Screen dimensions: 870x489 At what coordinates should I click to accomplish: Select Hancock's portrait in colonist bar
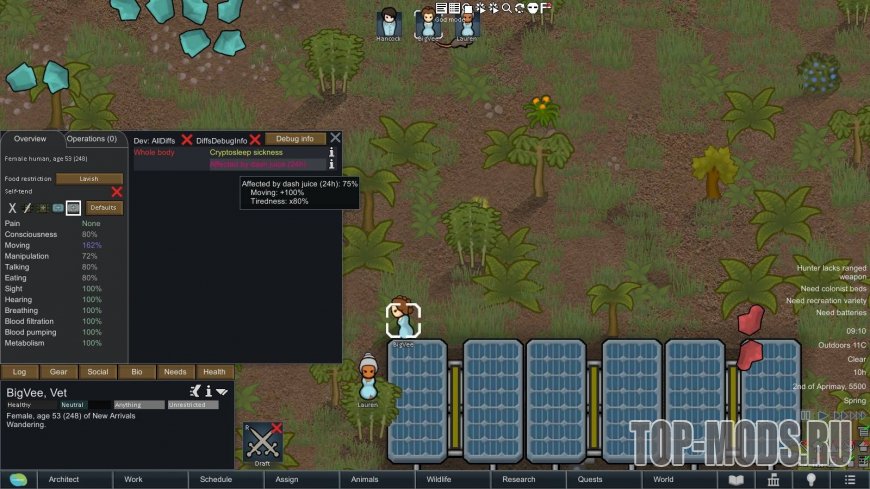pos(388,22)
